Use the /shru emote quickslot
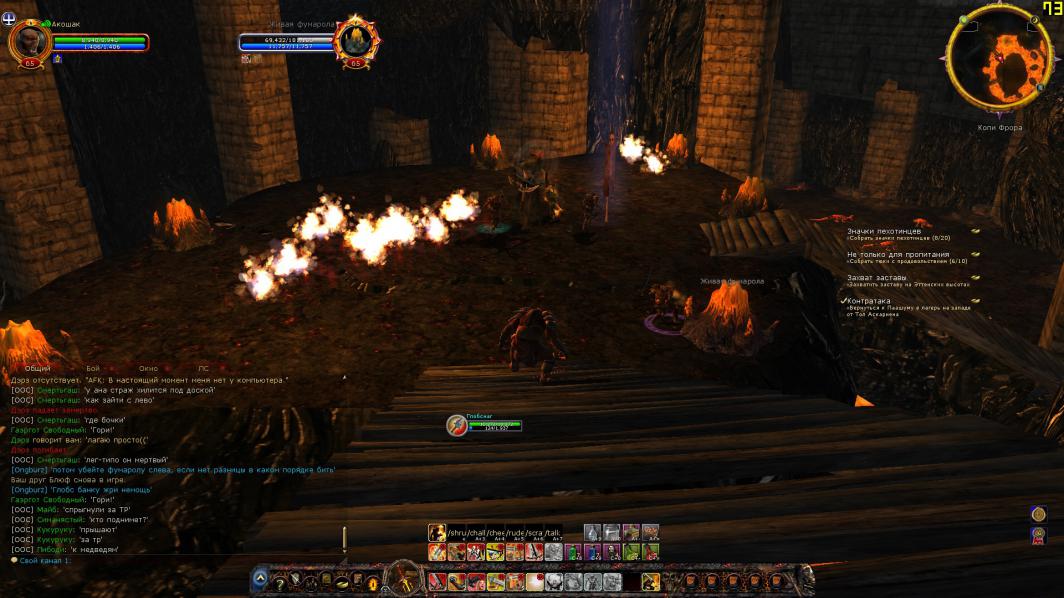 coord(457,533)
